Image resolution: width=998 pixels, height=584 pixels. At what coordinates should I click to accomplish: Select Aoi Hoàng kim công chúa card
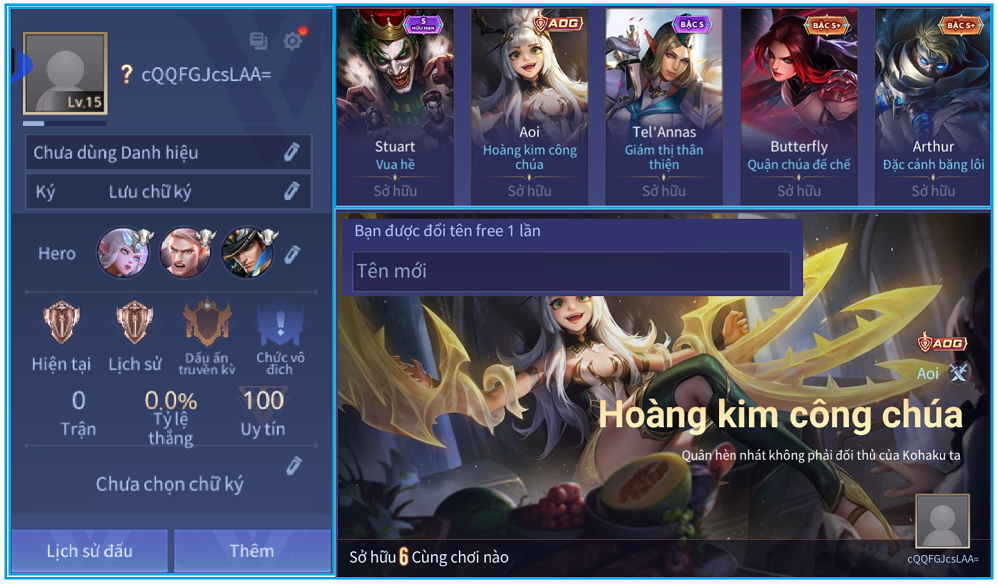(529, 105)
